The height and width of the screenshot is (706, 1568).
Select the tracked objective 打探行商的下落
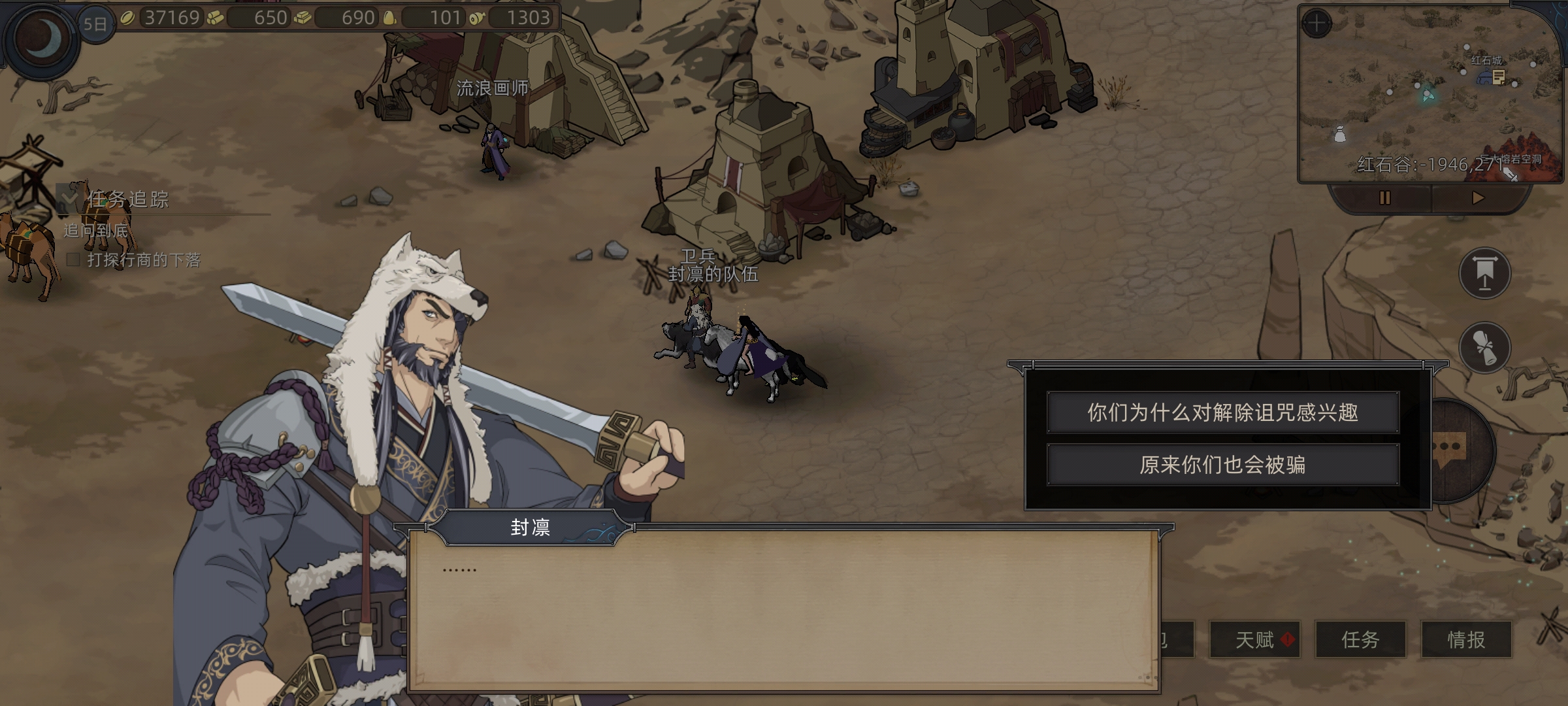[144, 260]
